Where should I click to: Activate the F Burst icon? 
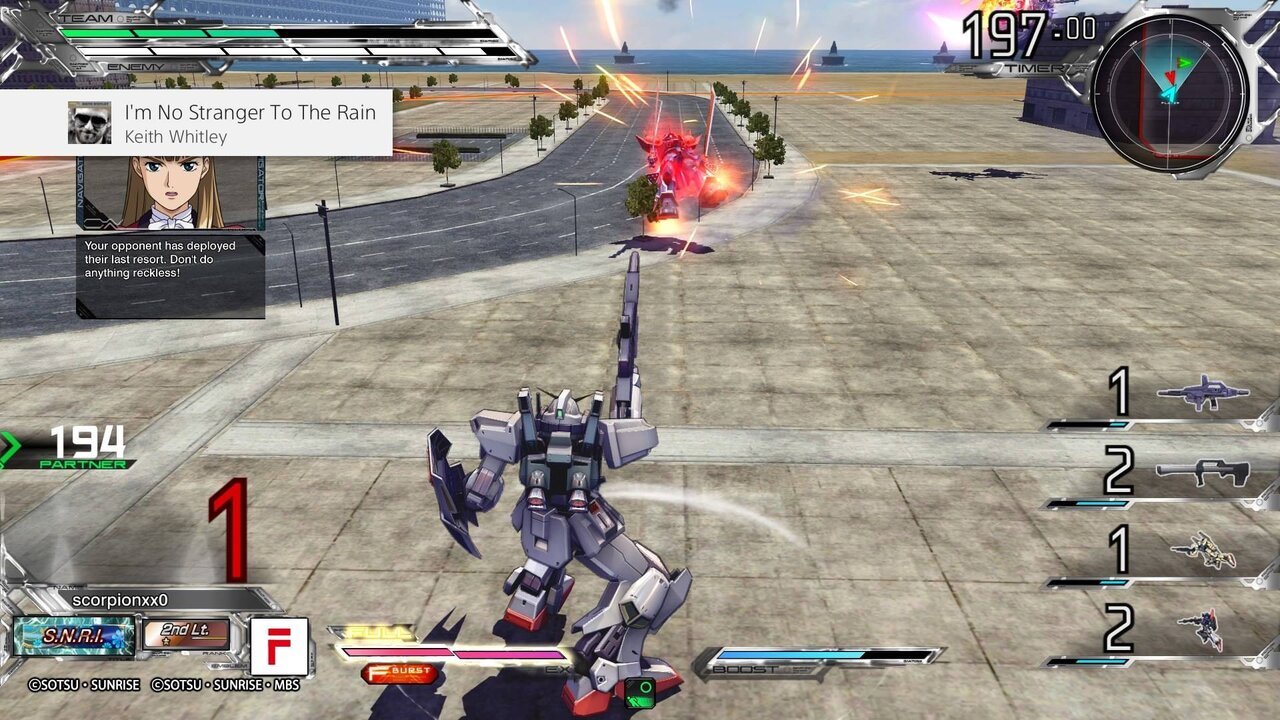pyautogui.click(x=399, y=673)
